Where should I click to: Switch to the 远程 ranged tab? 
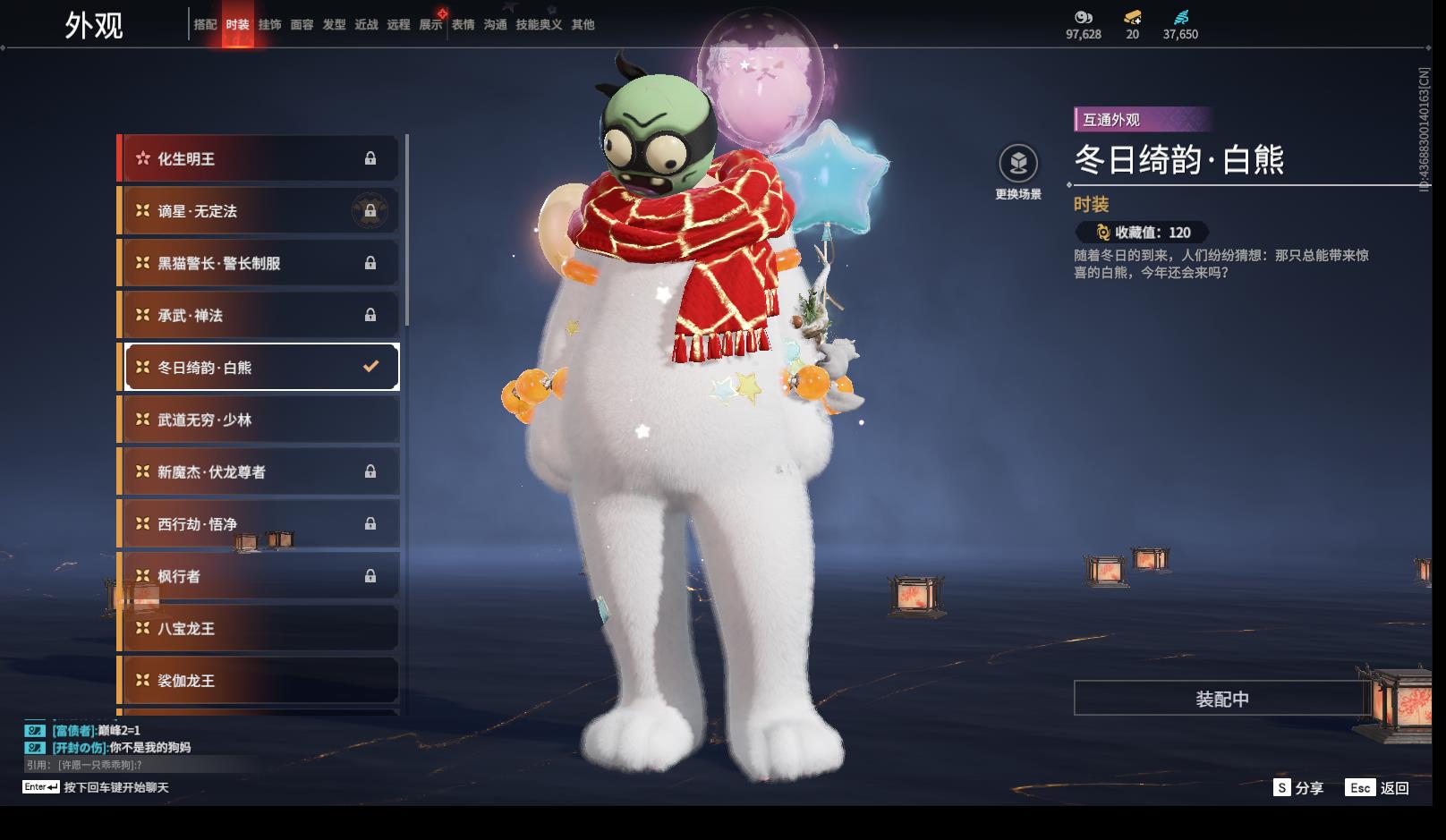[398, 25]
